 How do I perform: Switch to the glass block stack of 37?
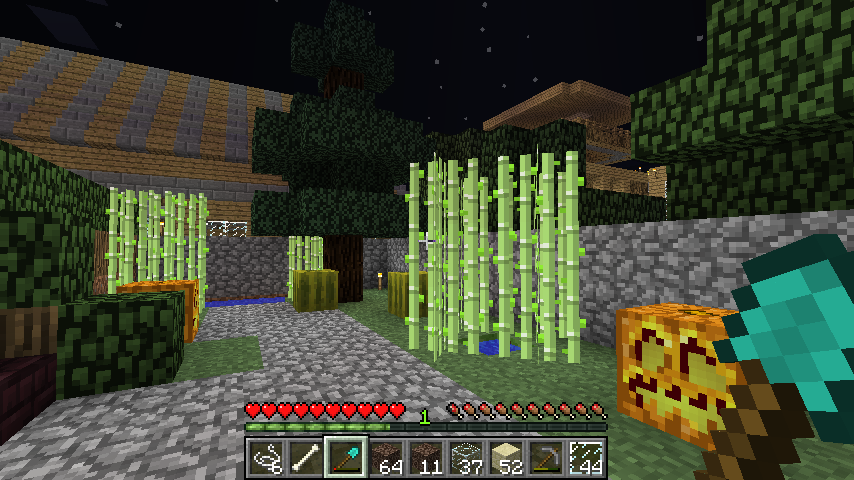[466, 457]
